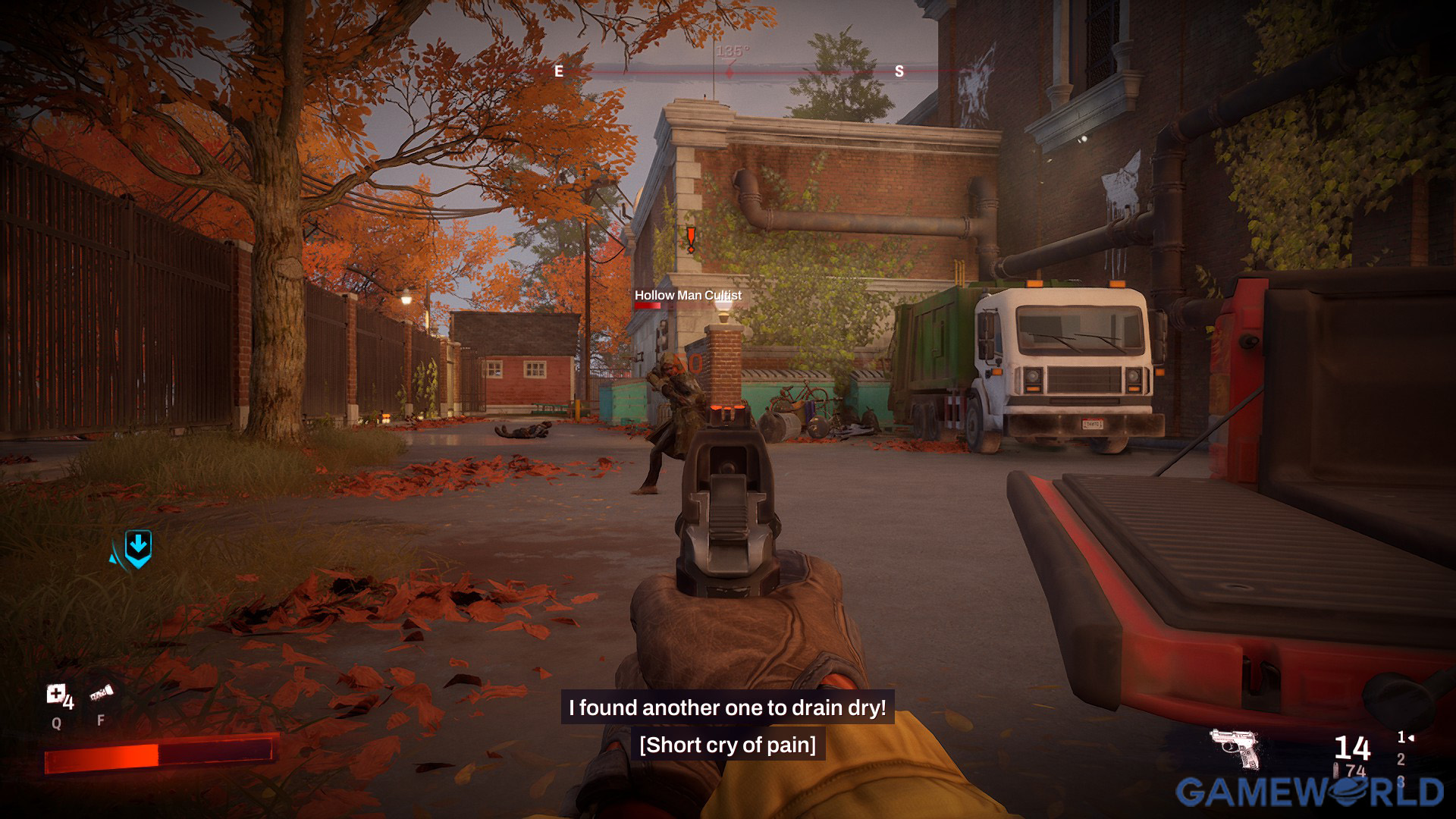
Task: Click the GAMEWORLD watermark logo
Action: [x=1309, y=792]
